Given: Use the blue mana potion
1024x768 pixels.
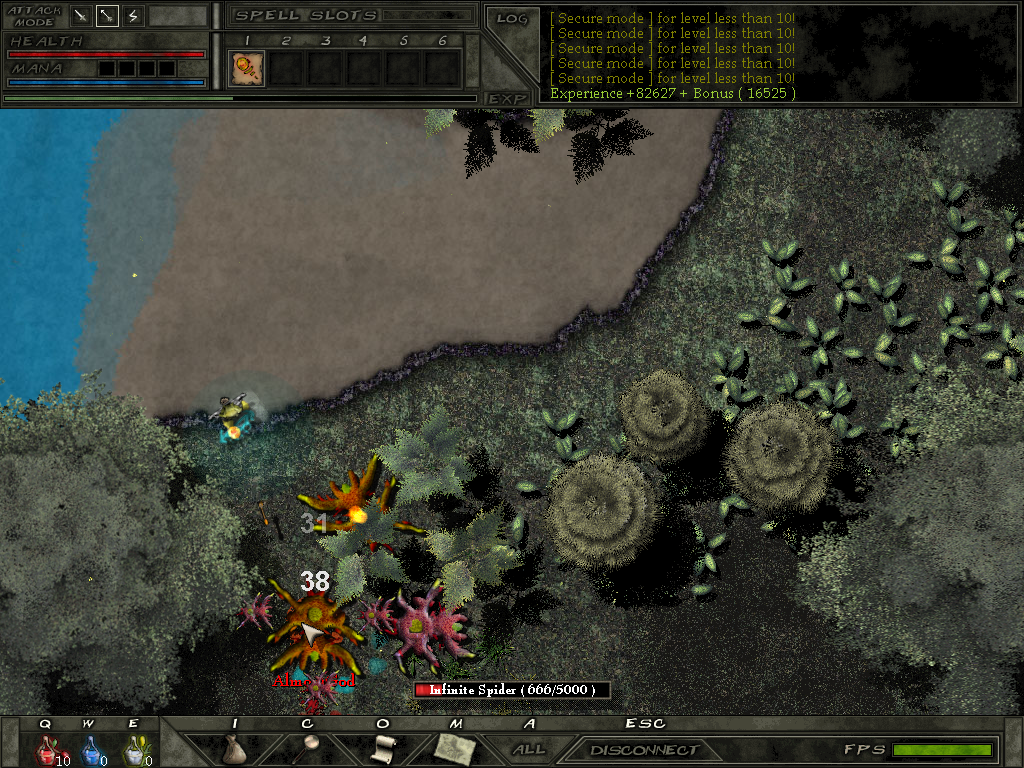Looking at the screenshot, I should click(90, 750).
